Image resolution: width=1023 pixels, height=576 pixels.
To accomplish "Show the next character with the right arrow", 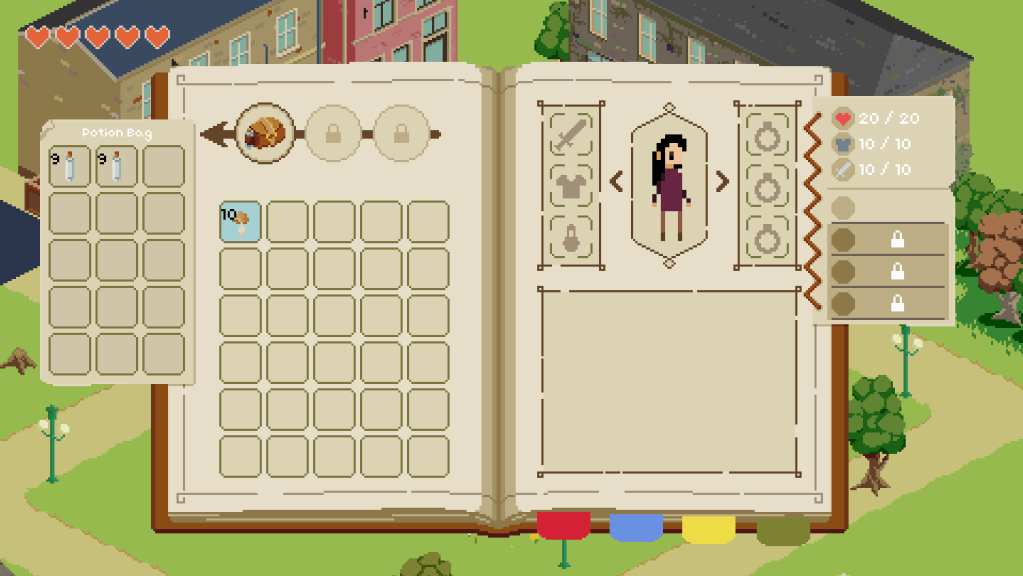I will click(x=722, y=181).
